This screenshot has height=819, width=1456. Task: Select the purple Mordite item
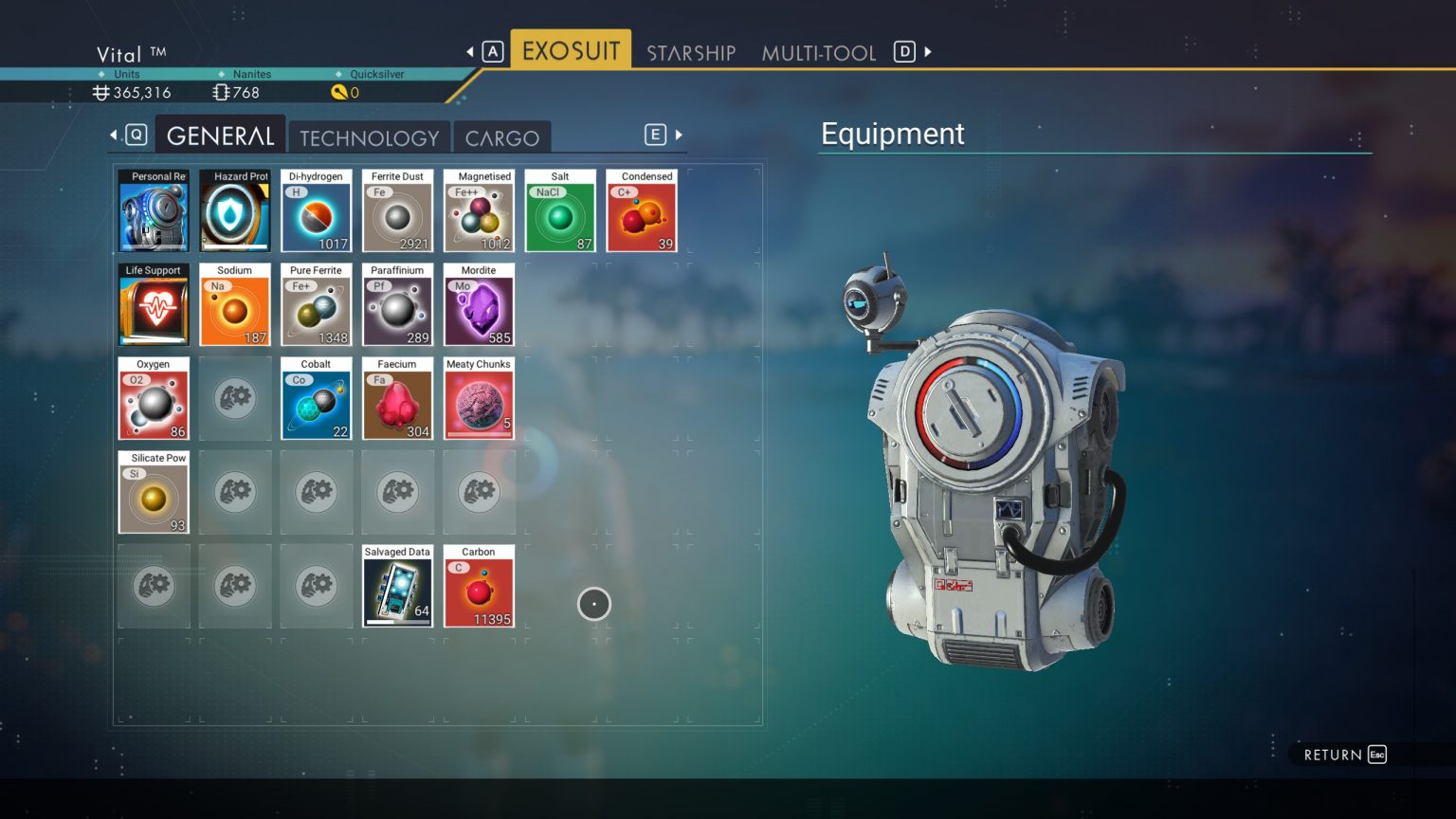coord(480,305)
